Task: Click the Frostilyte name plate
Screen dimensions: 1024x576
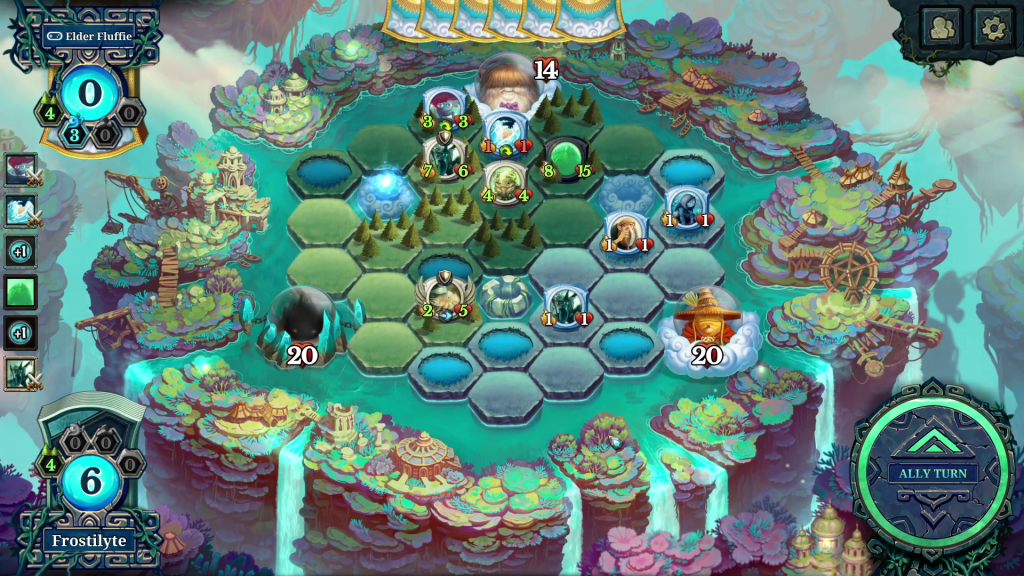Action: 89,541
